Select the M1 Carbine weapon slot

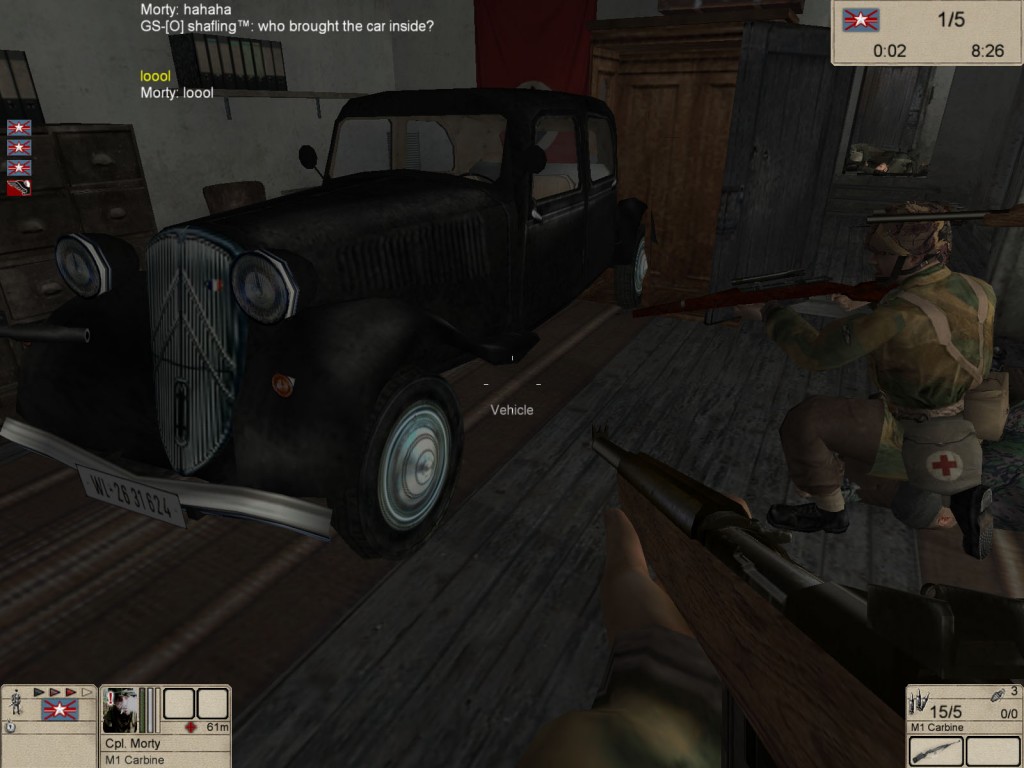tap(936, 750)
